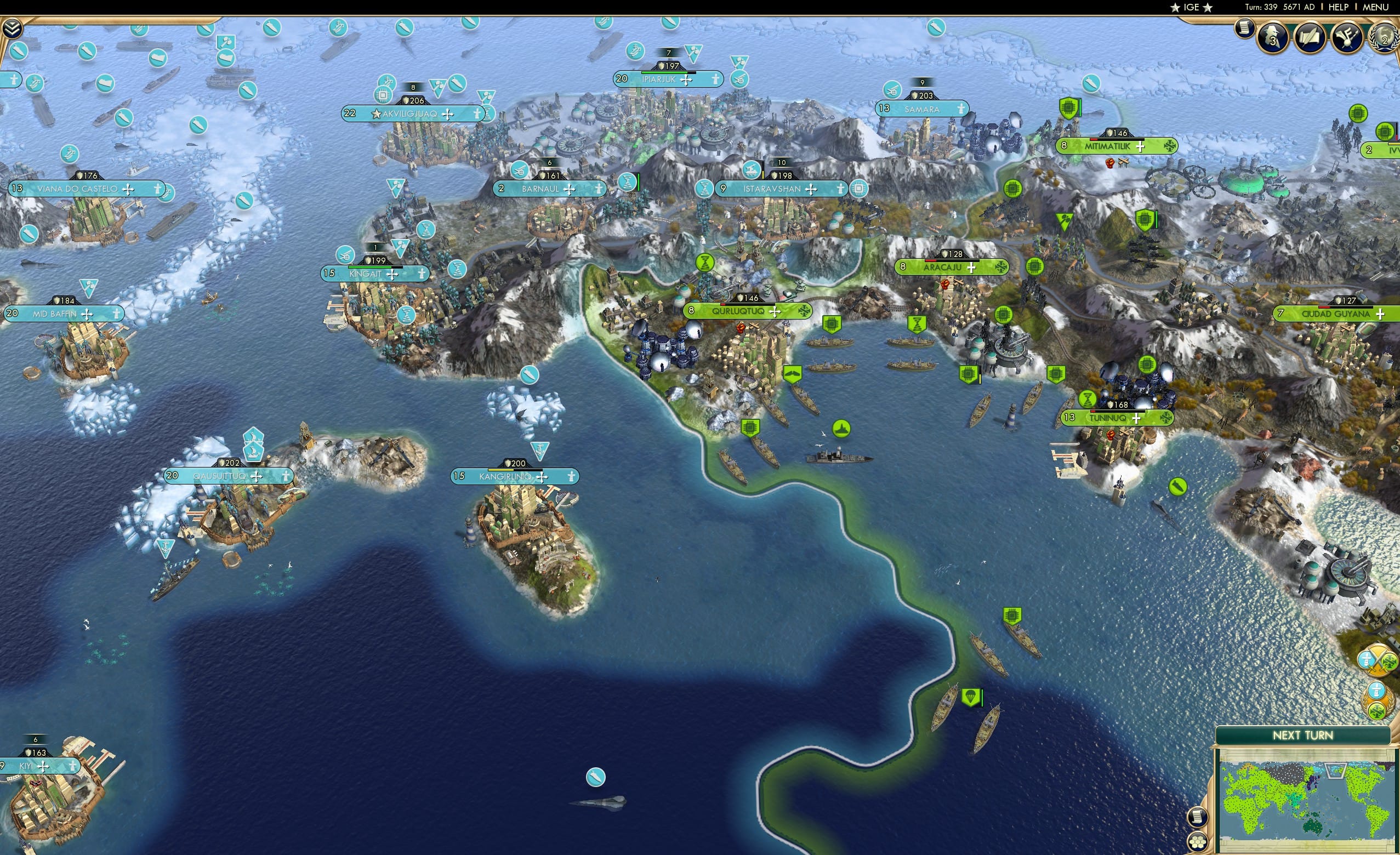Open the Espionage overview spy icon
Screen dimensions: 1400x855
(1273, 38)
